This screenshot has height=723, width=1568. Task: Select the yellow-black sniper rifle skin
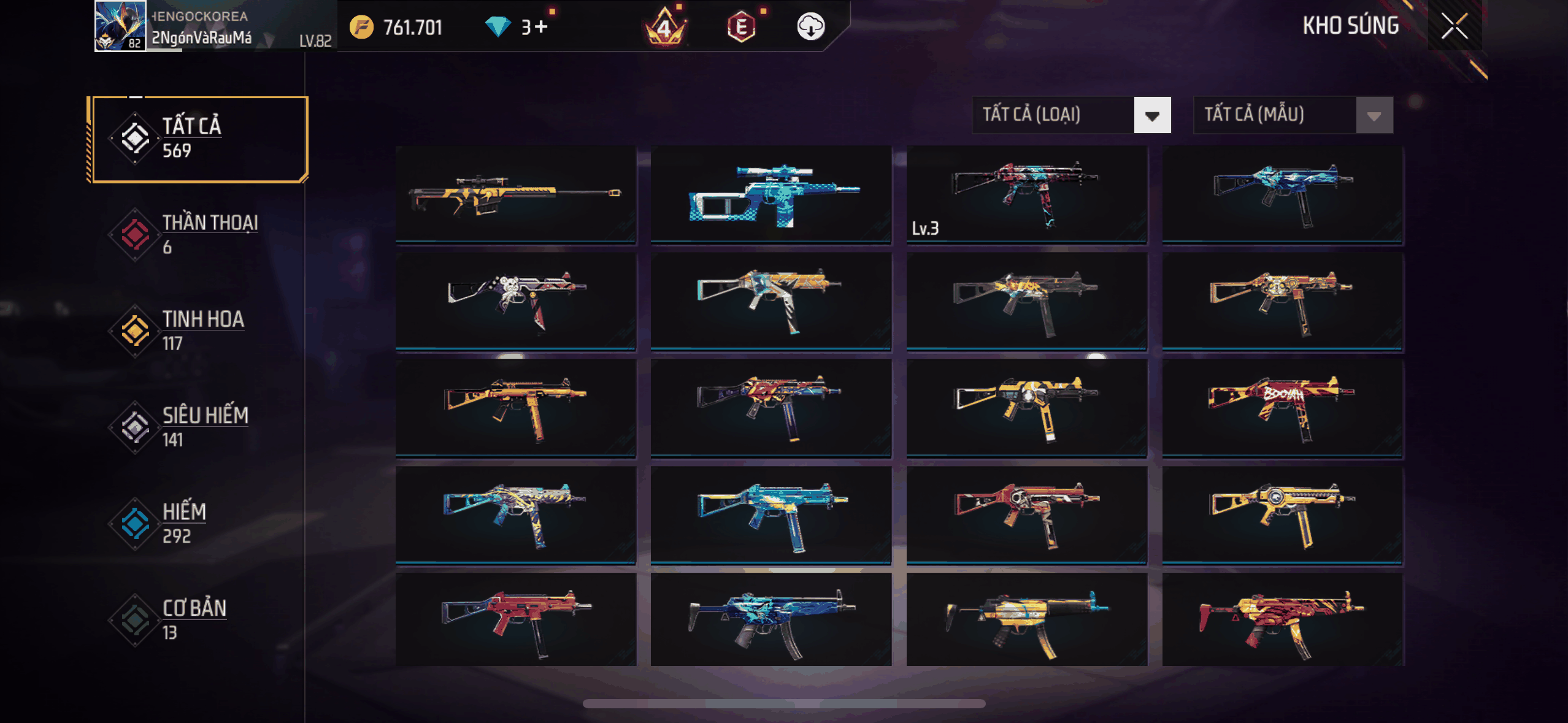[x=515, y=195]
